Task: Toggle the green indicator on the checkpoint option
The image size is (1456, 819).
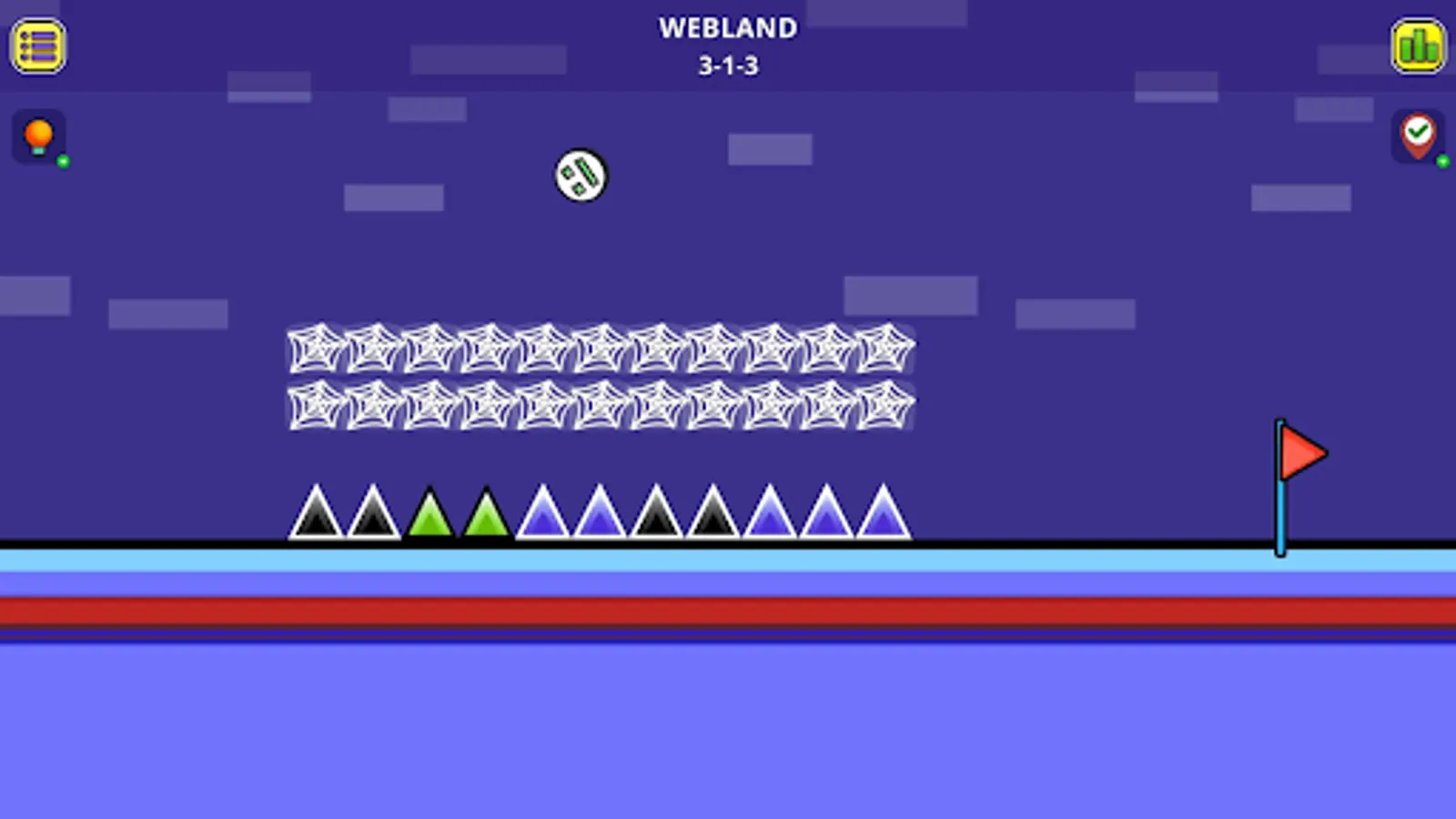Action: point(1443,164)
